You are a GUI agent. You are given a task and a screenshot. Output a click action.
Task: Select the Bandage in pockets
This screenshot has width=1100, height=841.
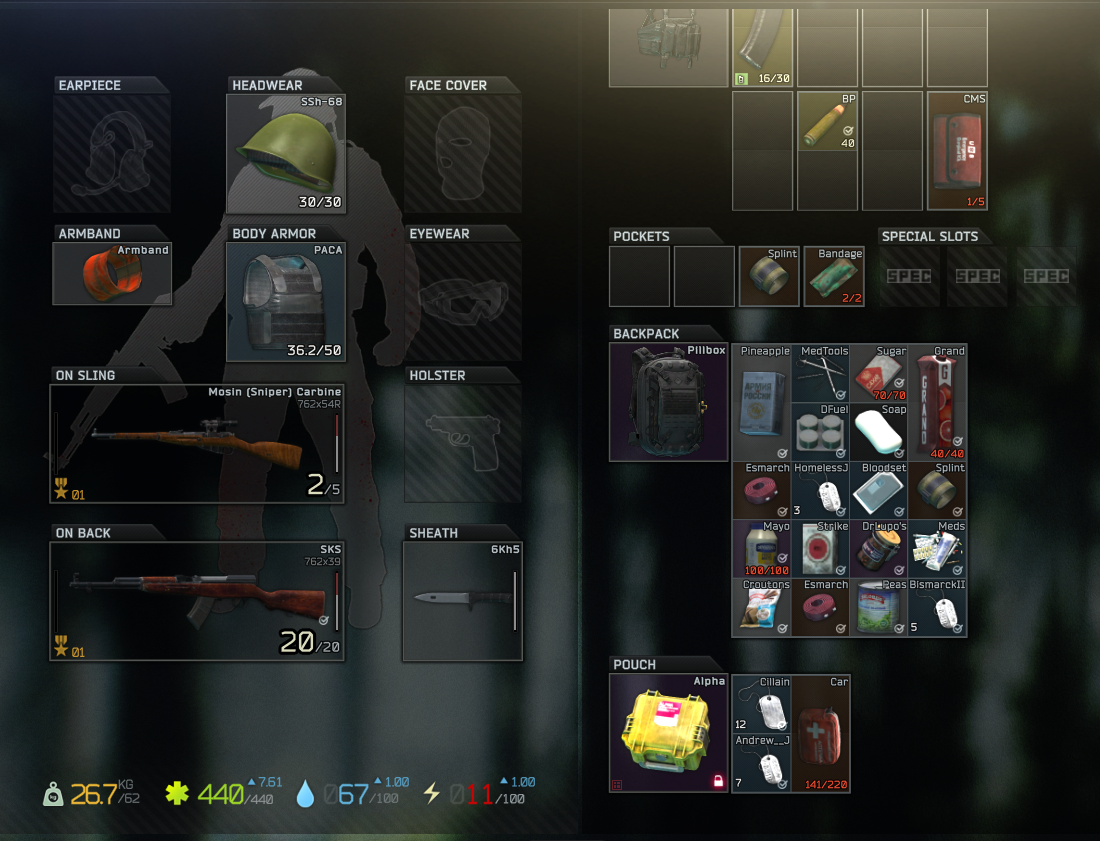(834, 277)
